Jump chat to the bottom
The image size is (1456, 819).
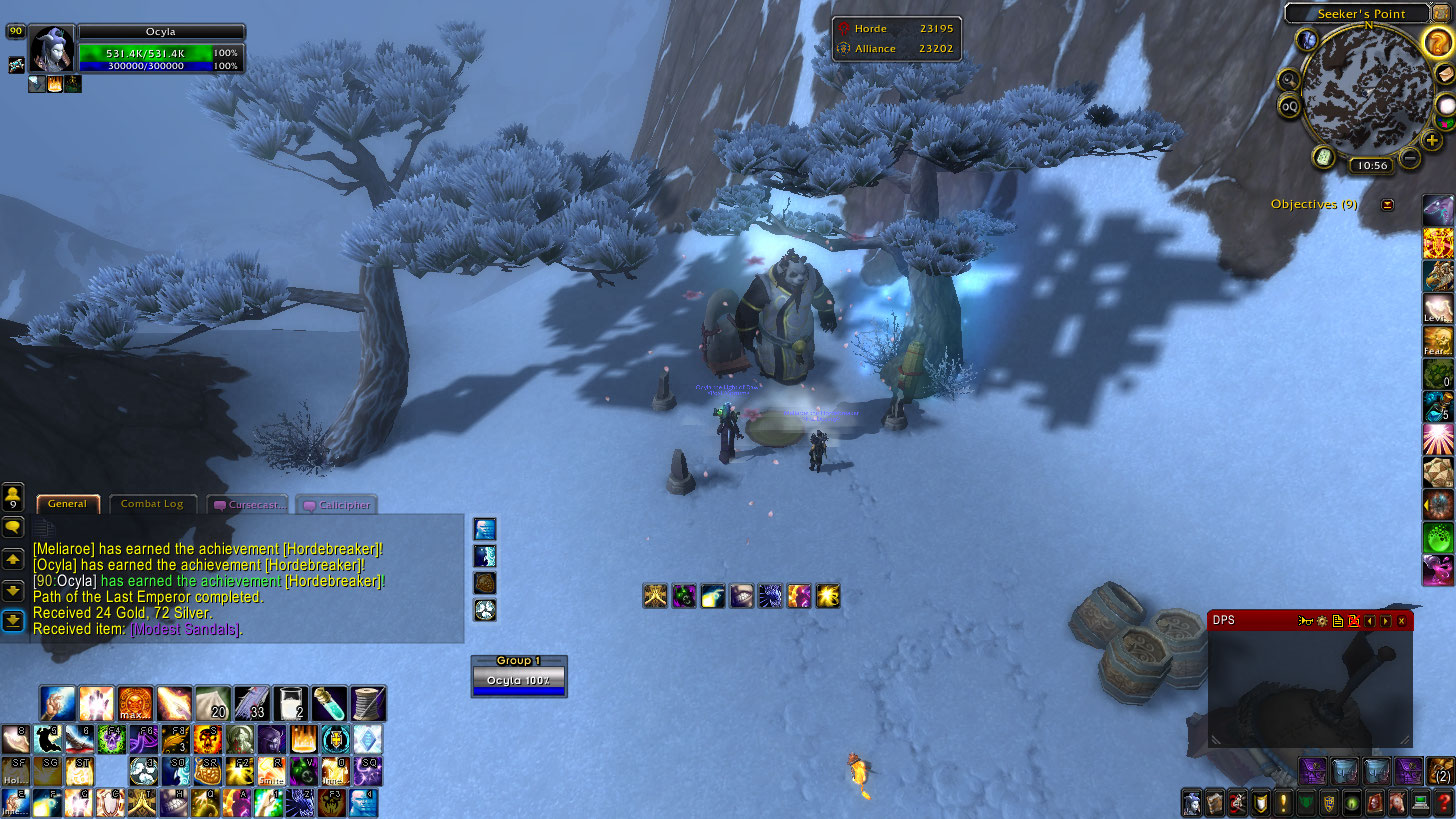[13, 621]
